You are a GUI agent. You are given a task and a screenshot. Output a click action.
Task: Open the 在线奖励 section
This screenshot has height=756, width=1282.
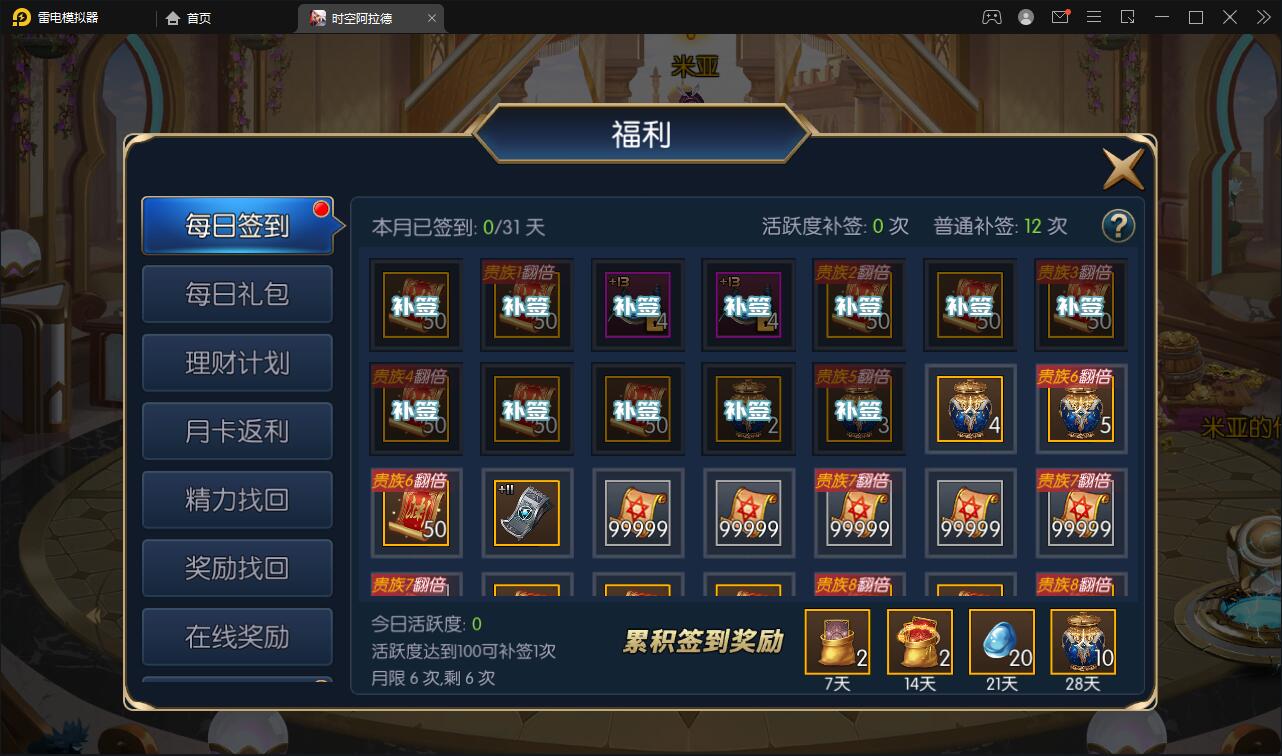[237, 636]
